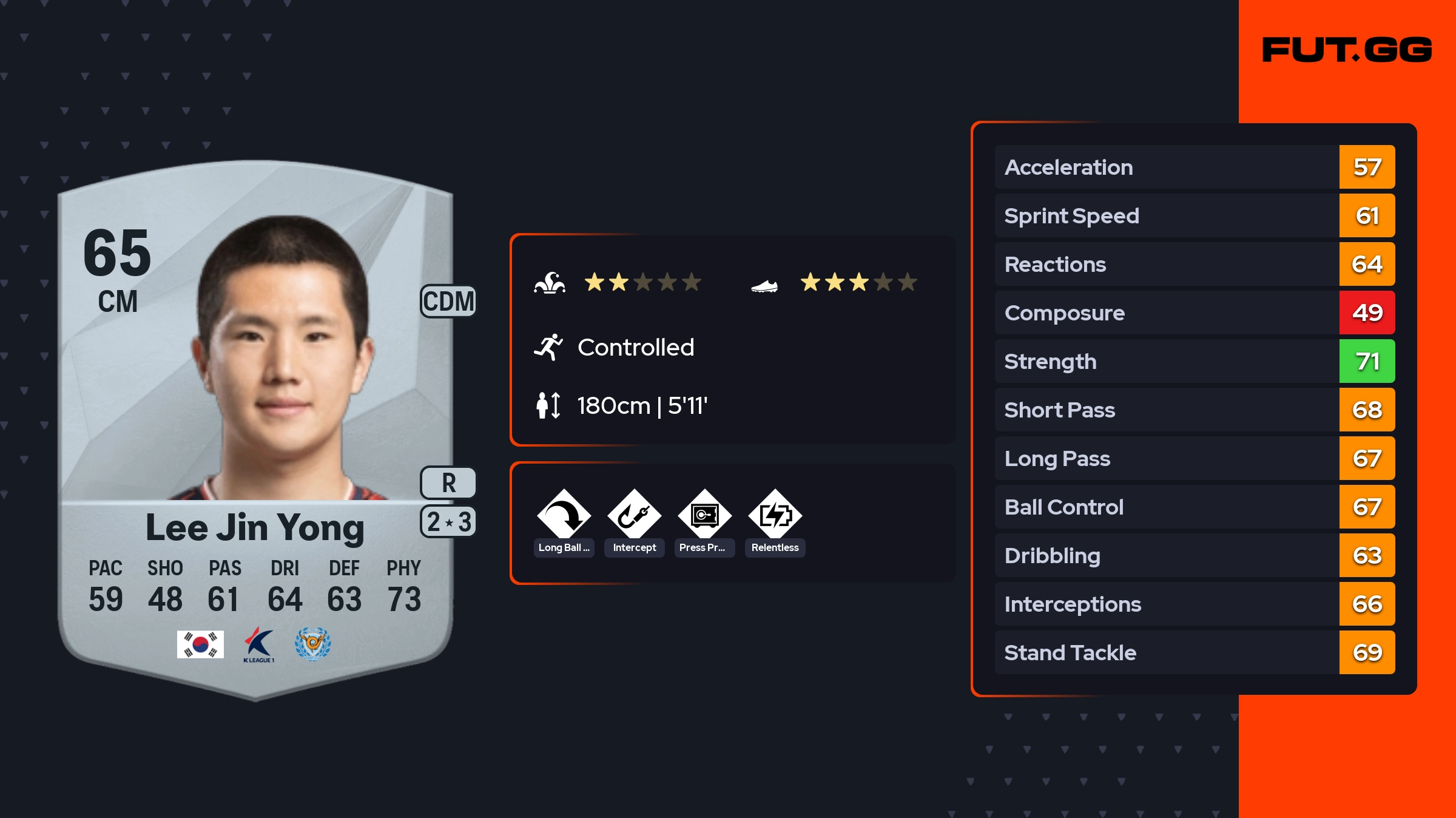Image resolution: width=1456 pixels, height=818 pixels.
Task: Choose the Short Pass stat row
Action: [x=1194, y=410]
